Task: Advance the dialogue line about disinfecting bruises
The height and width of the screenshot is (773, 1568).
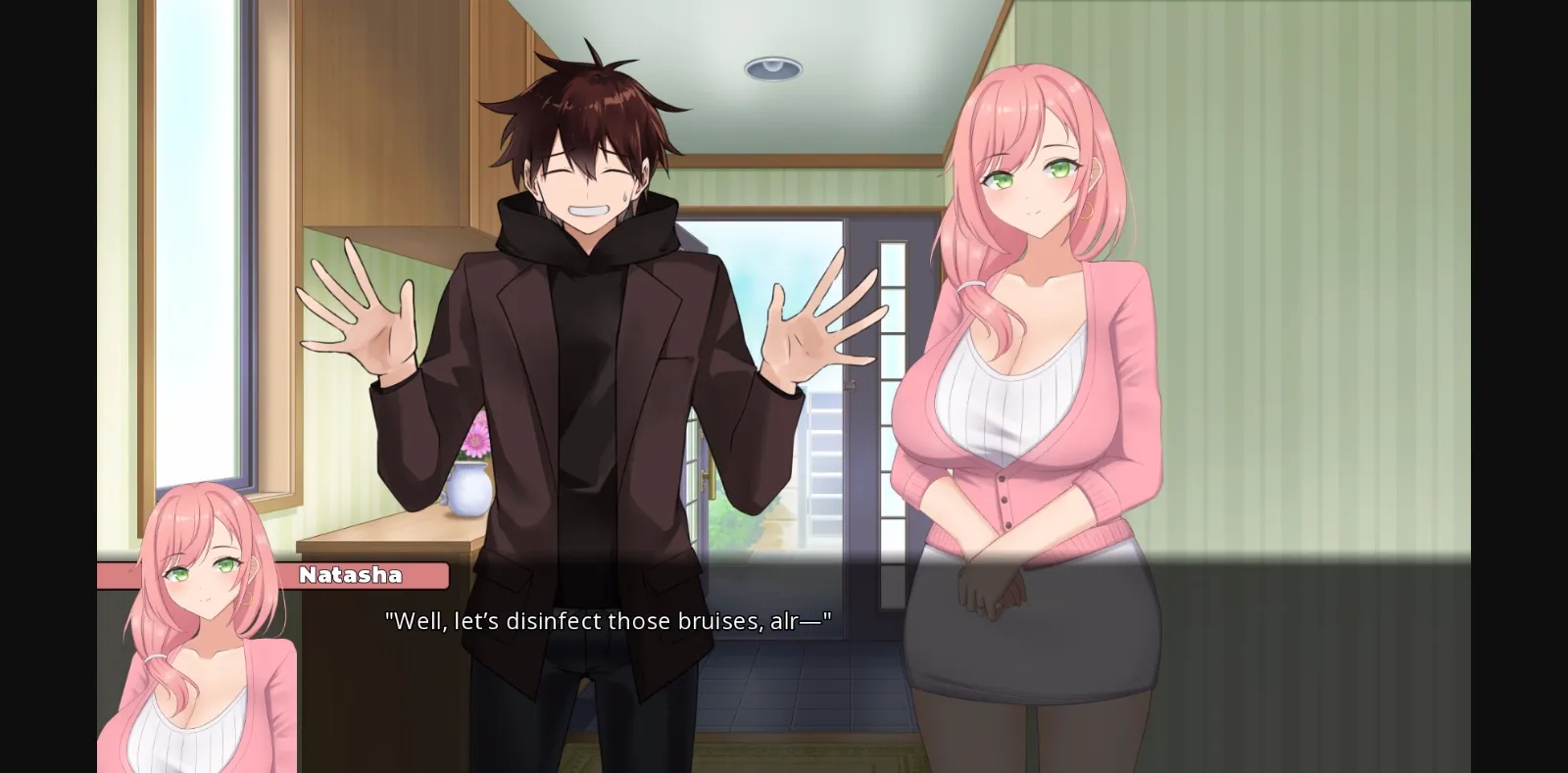Action: tap(608, 620)
